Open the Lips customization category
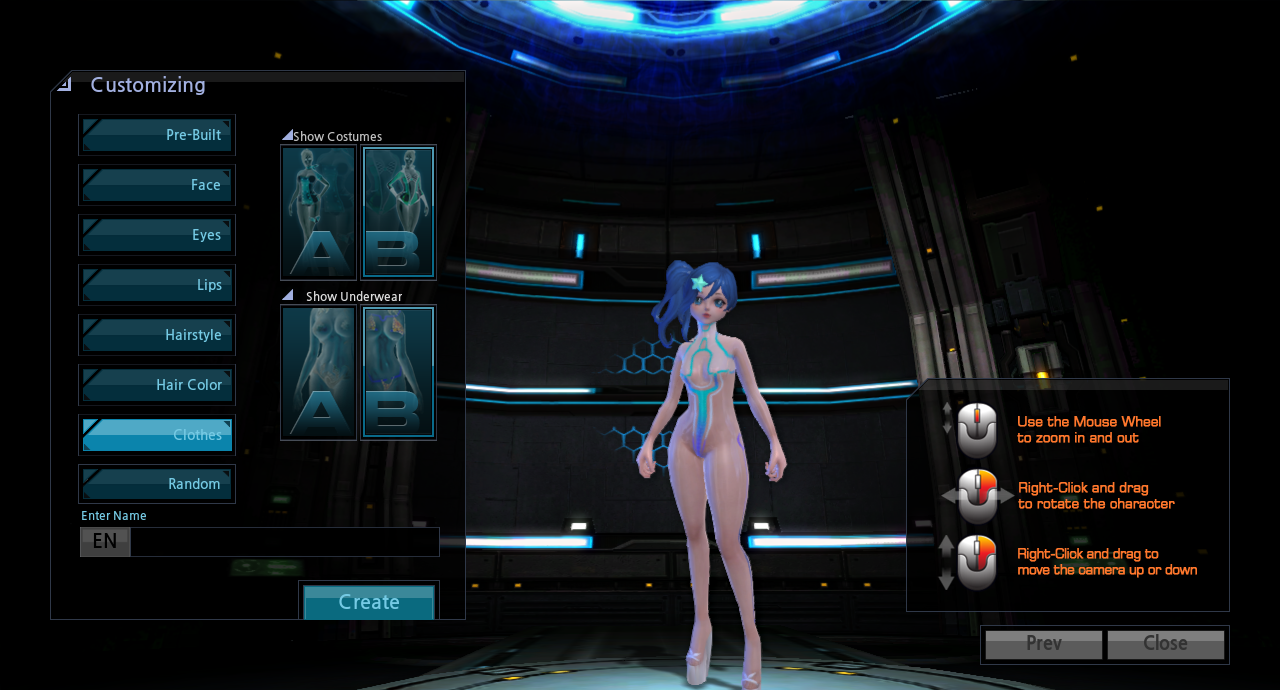1280x690 pixels. coord(157,285)
